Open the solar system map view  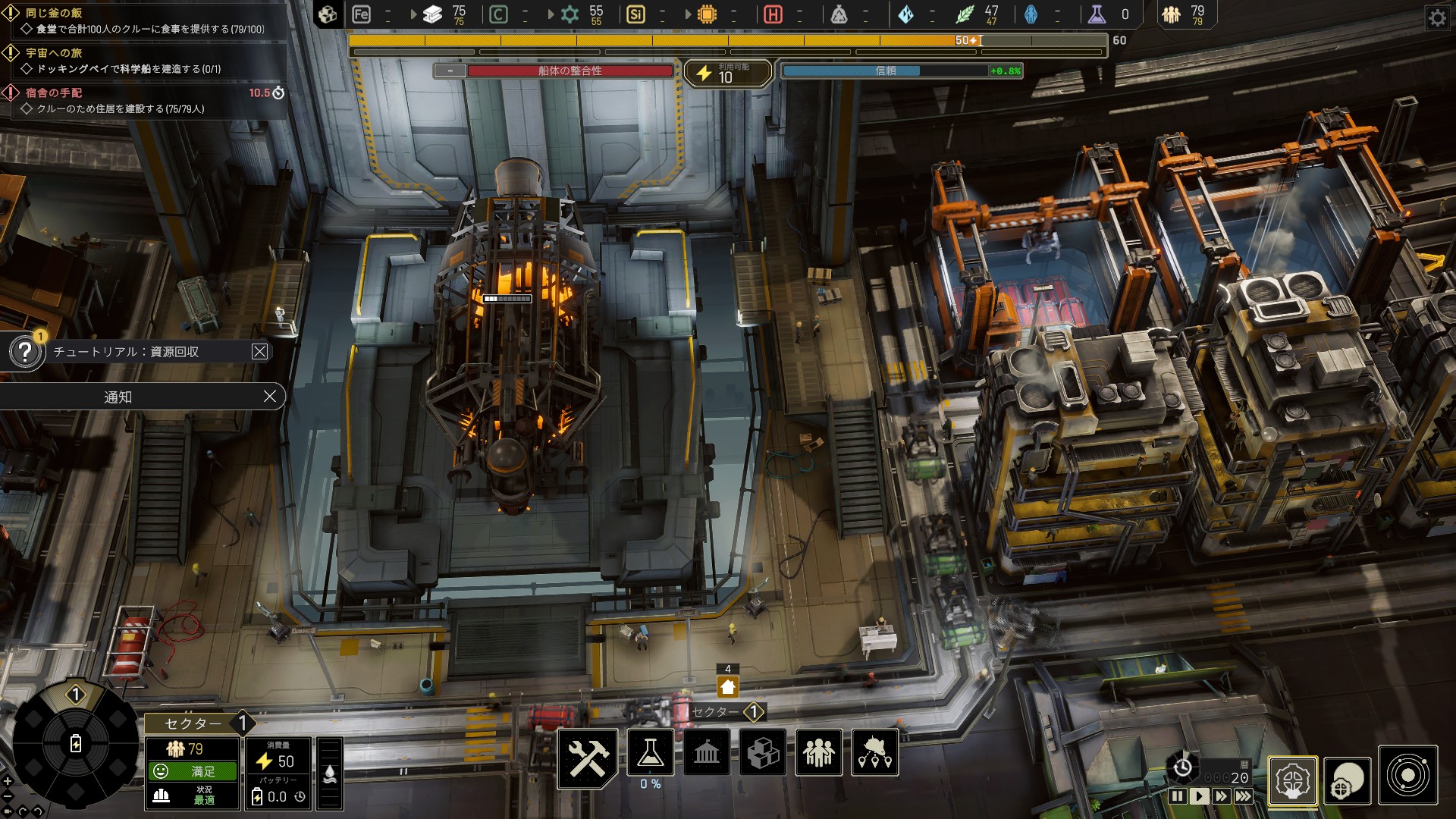[x=1408, y=776]
